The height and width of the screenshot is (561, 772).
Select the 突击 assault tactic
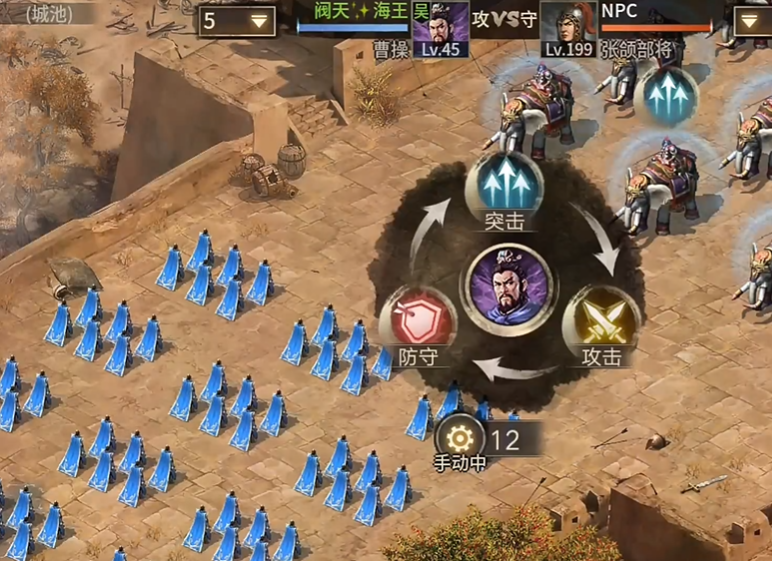pos(504,186)
